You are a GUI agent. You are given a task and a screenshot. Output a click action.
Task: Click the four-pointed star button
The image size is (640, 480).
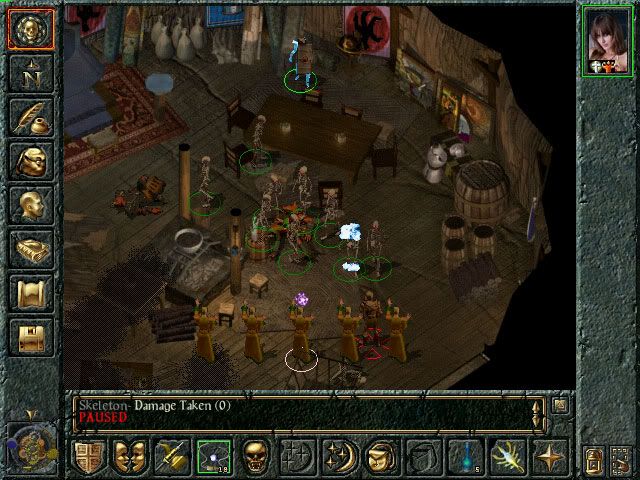coord(549,457)
